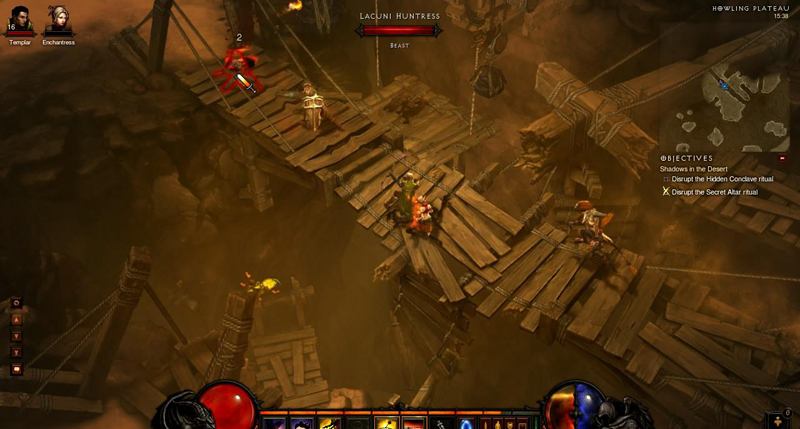Screen dimensions: 800x429
Task: Collapse the Objectives tracker with the red minus
Action: pos(782,158)
